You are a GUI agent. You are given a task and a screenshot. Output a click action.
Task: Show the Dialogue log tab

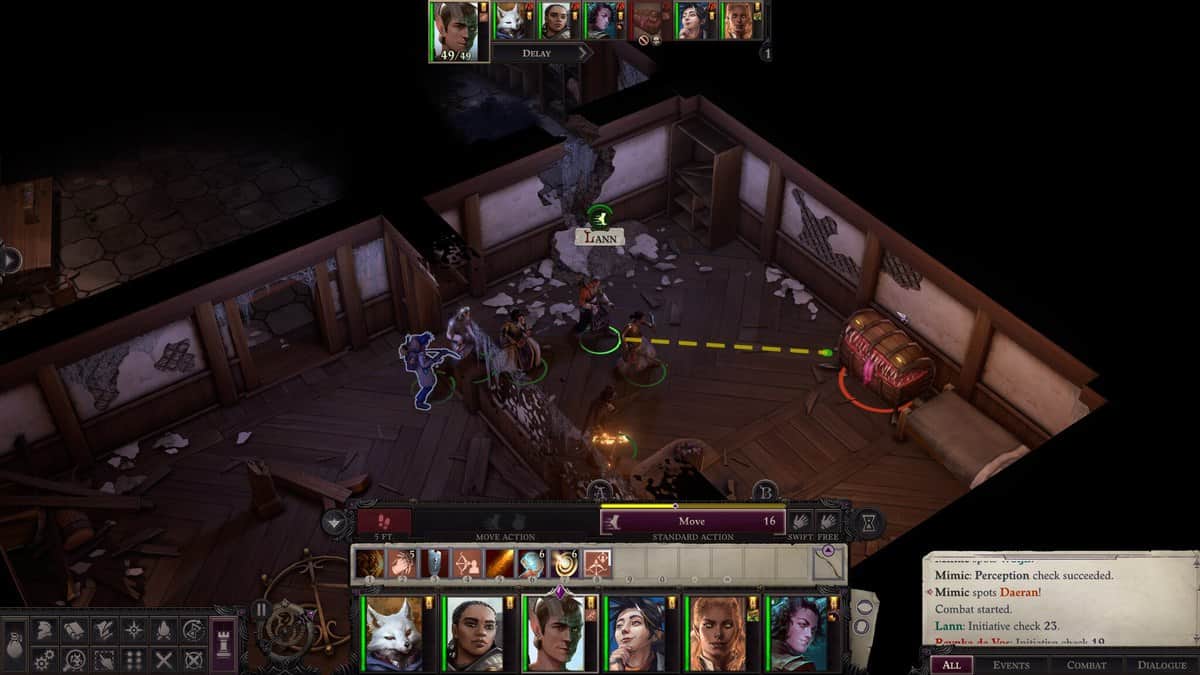coord(1161,664)
